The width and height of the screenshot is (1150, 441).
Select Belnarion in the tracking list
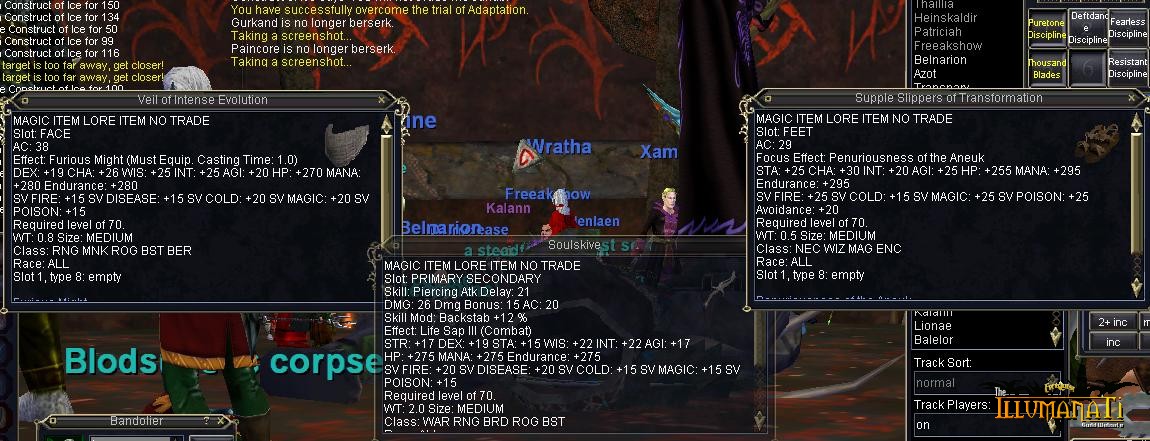pyautogui.click(x=940, y=60)
